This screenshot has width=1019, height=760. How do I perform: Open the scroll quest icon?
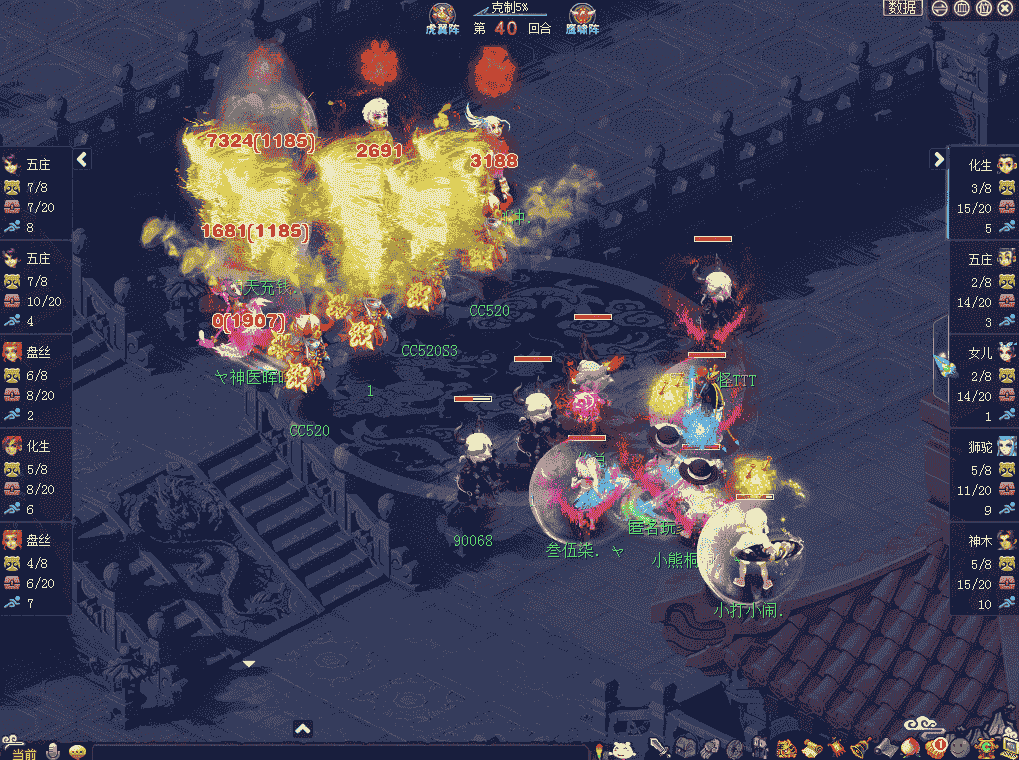[811, 747]
